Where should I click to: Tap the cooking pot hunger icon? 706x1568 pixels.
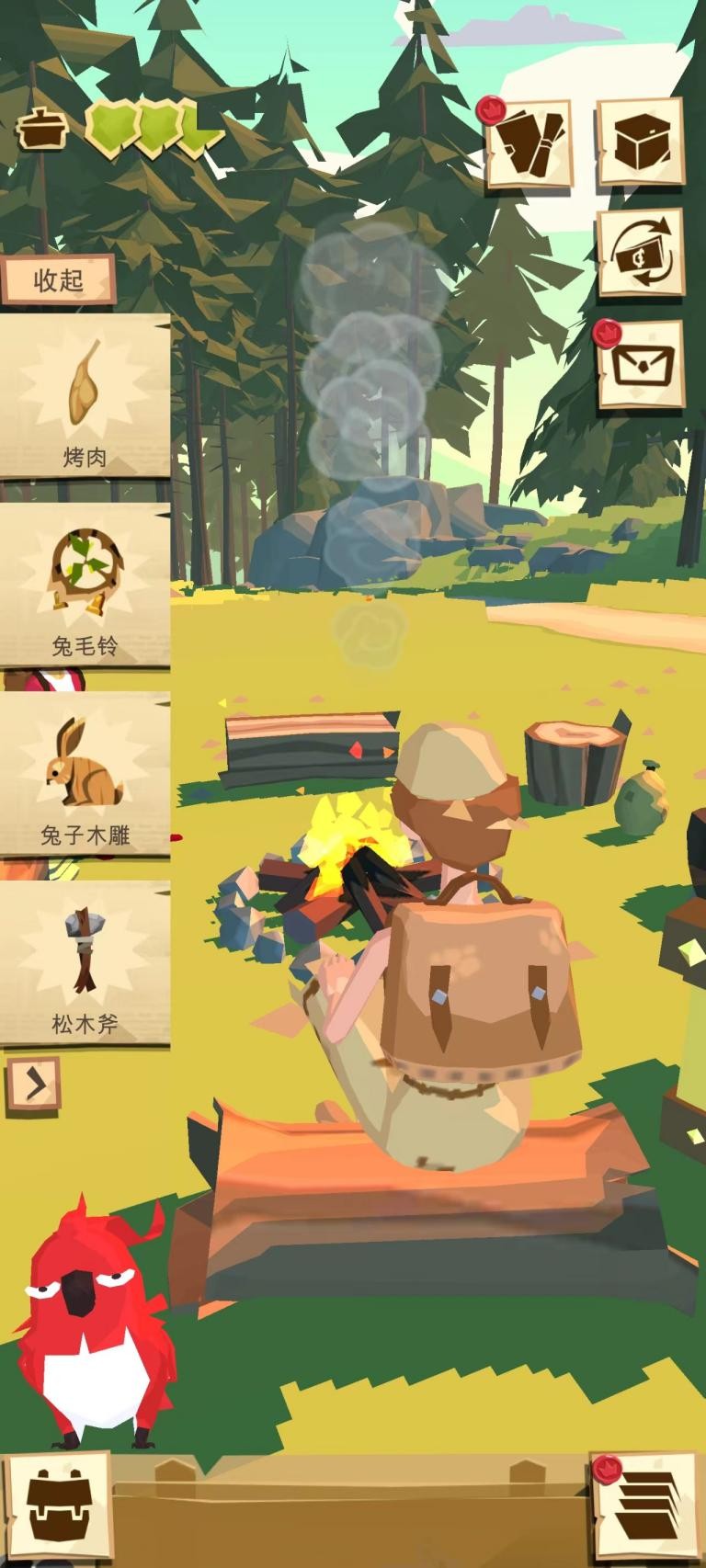tap(40, 128)
